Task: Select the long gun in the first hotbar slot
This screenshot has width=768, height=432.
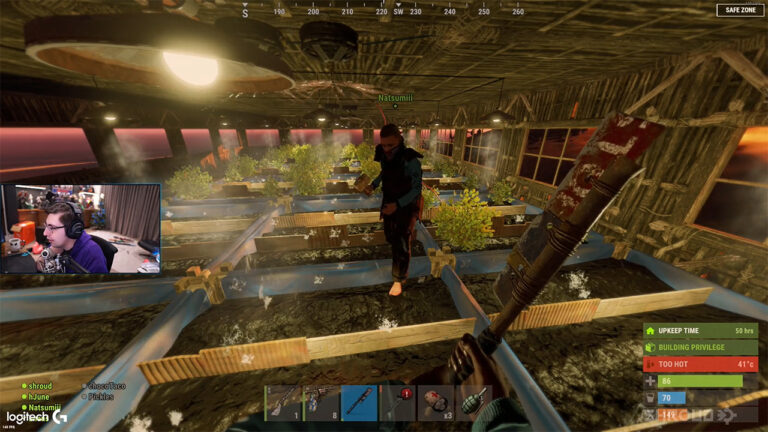Action: 283,402
